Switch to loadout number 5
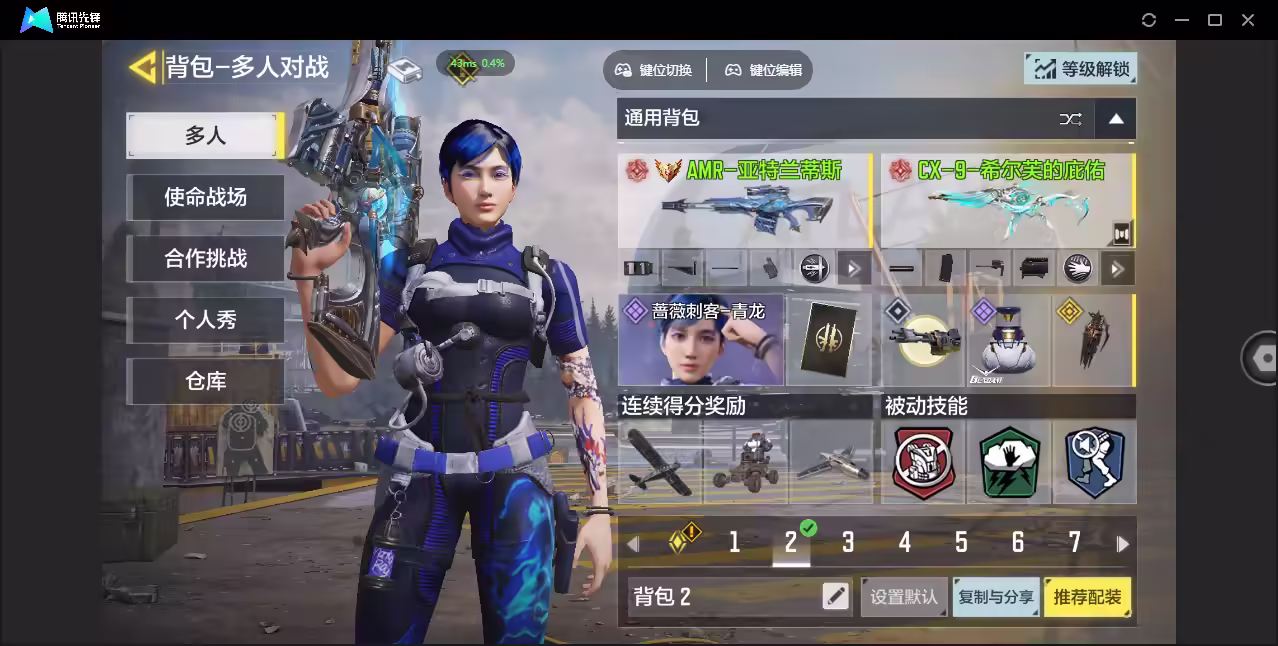The height and width of the screenshot is (646, 1278). tap(961, 543)
